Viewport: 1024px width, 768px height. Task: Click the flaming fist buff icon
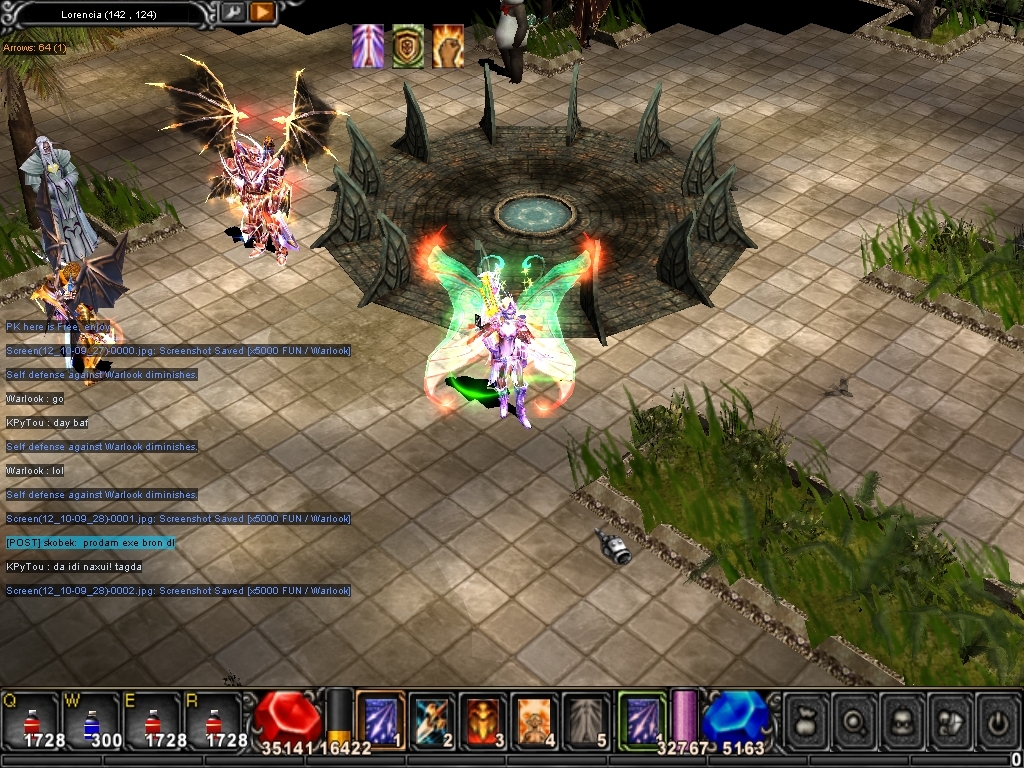[x=447, y=47]
